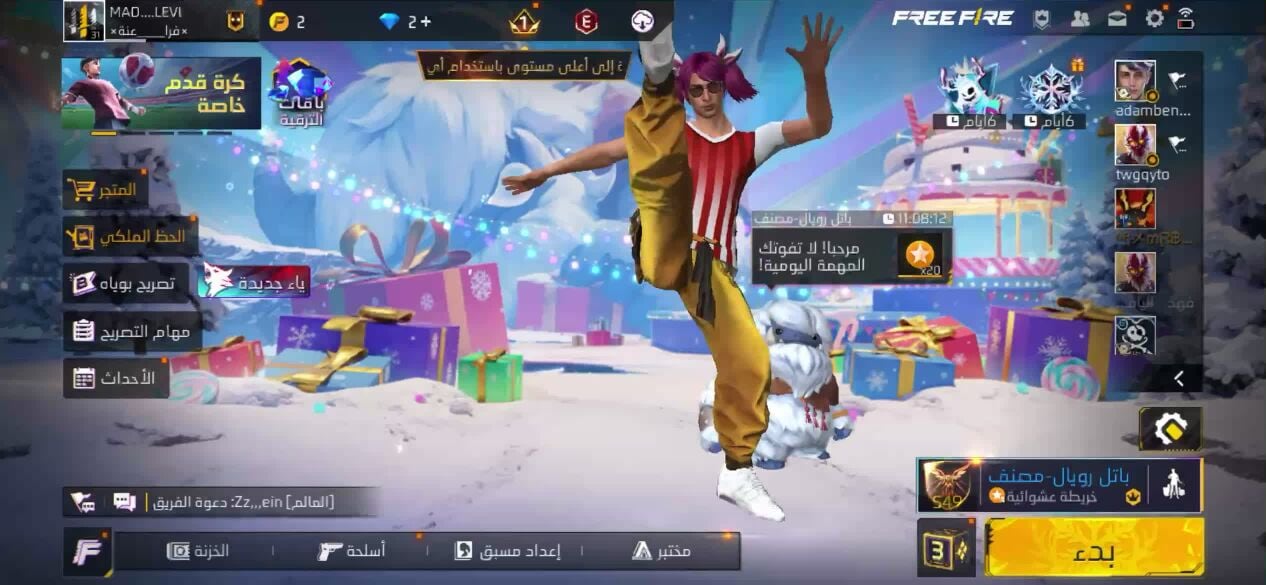Open تصريح بوياه pass menu
The image size is (1266, 585).
[126, 283]
